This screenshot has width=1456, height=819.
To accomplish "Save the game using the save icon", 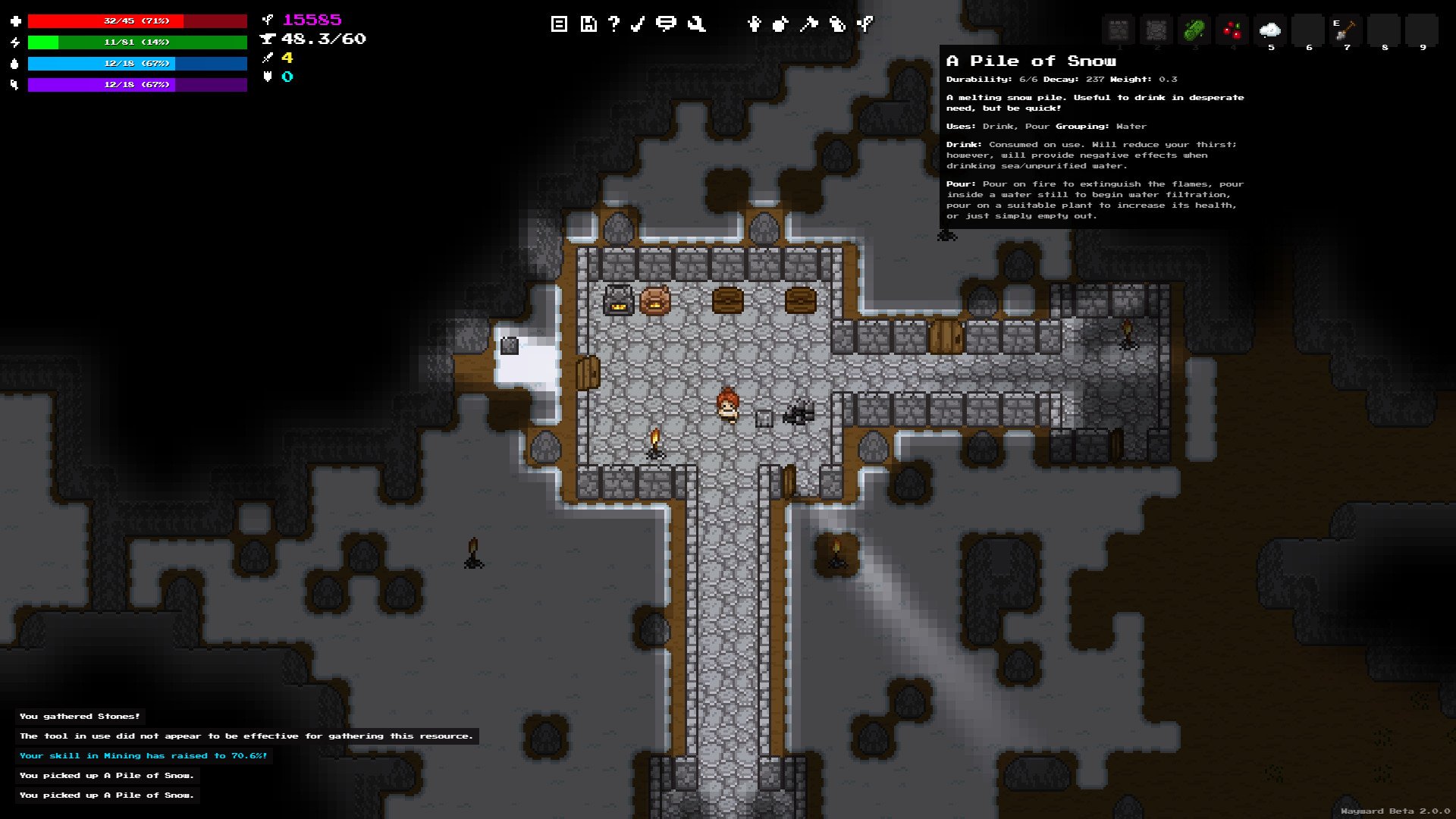I will 588,24.
